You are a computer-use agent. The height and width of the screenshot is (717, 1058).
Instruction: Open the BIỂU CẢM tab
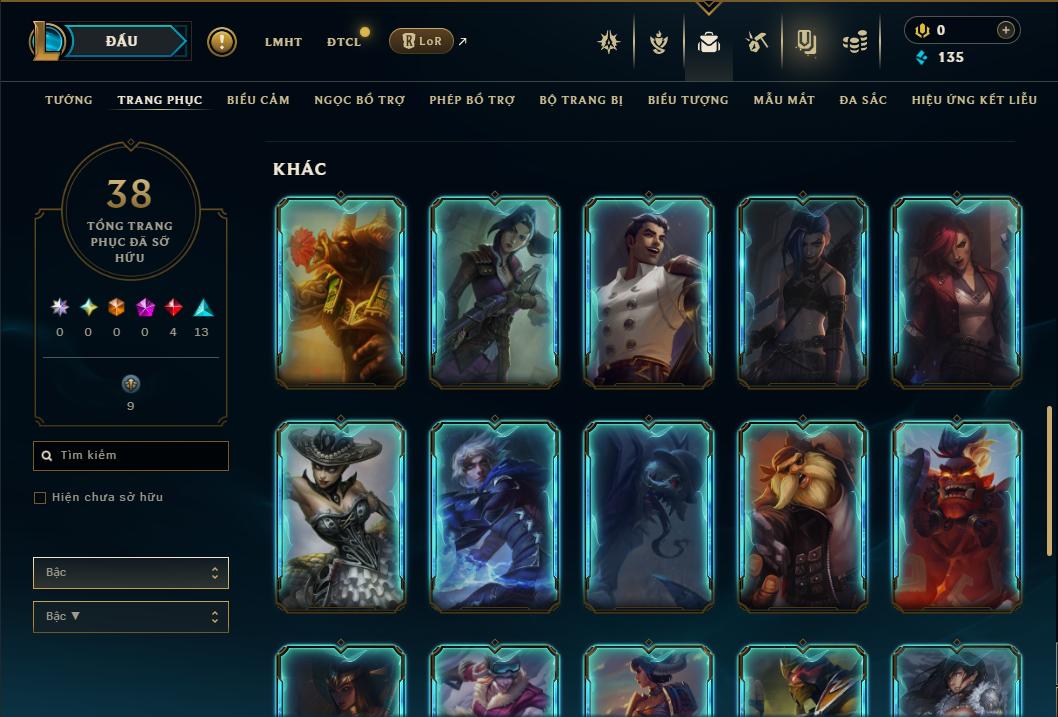point(258,100)
